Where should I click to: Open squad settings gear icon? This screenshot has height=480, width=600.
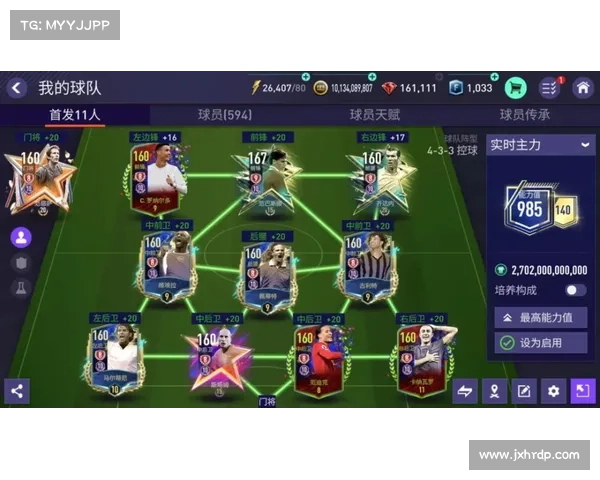pyautogui.click(x=553, y=391)
